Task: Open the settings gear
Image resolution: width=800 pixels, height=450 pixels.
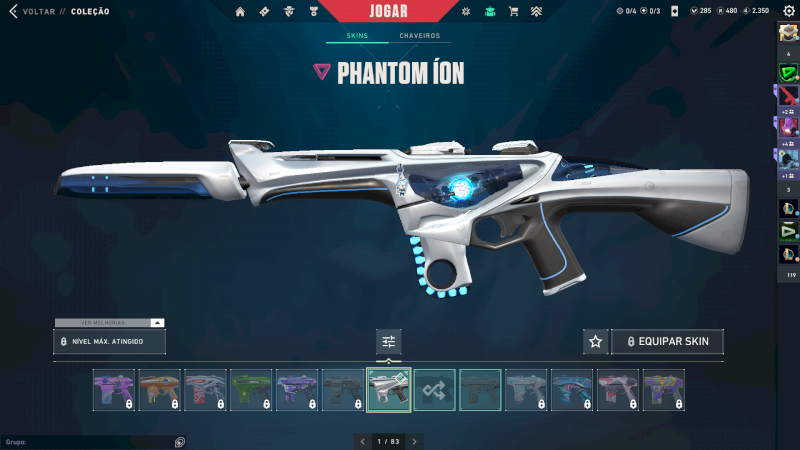Action: [x=788, y=11]
